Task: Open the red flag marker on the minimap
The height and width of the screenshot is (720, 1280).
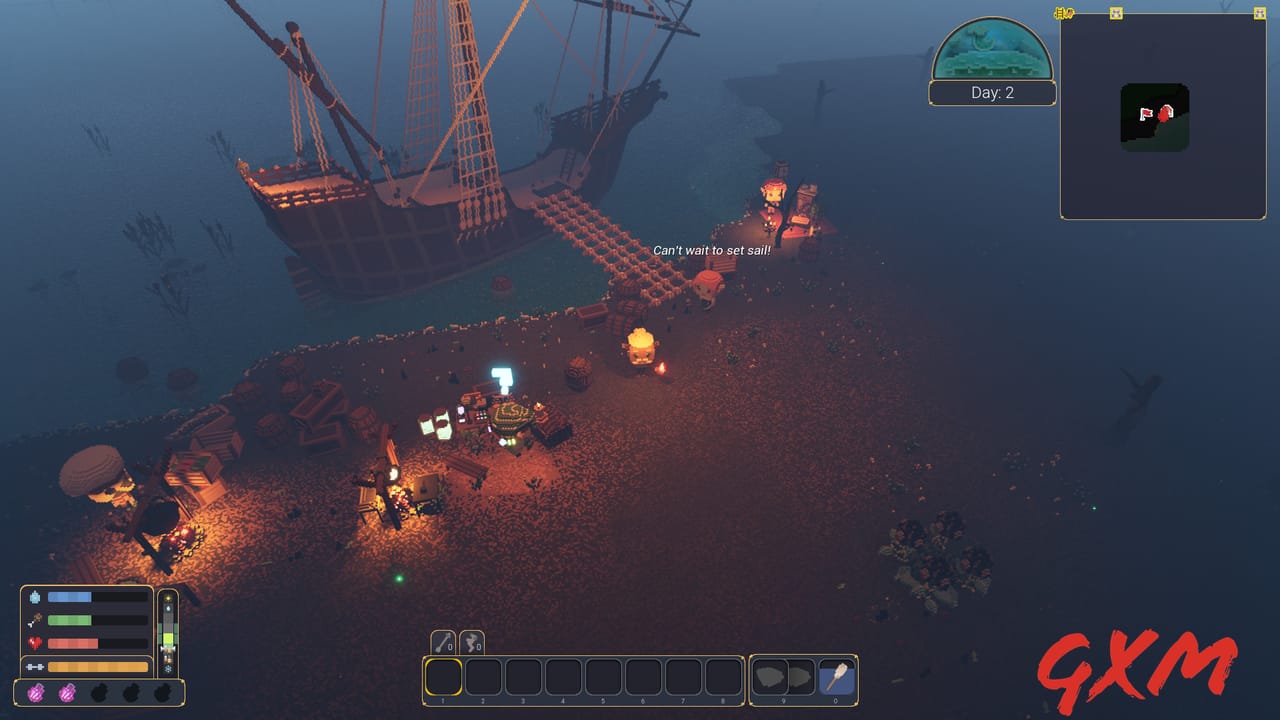Action: 1145,114
